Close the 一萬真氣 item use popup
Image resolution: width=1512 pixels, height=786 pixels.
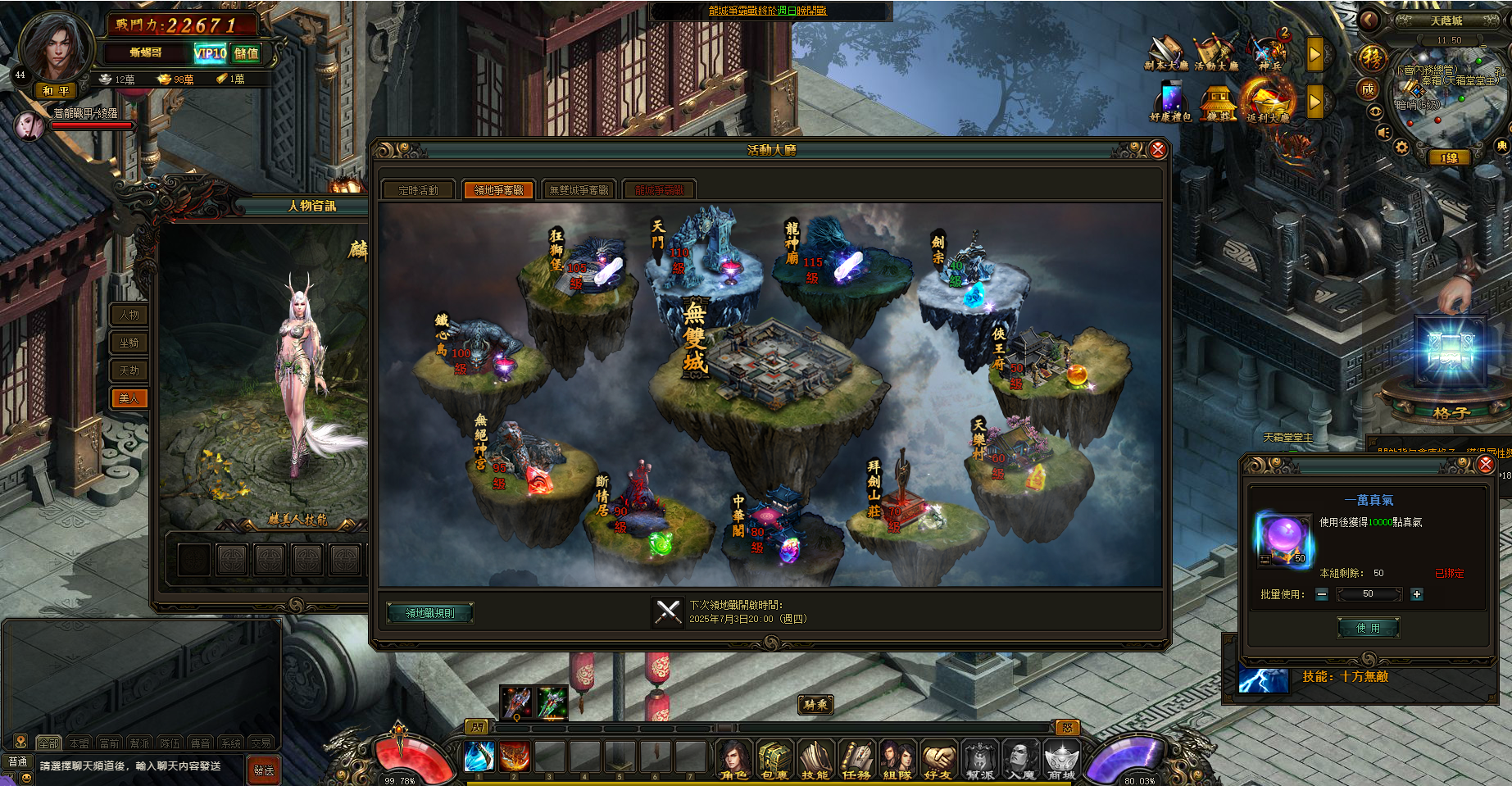tap(1485, 465)
